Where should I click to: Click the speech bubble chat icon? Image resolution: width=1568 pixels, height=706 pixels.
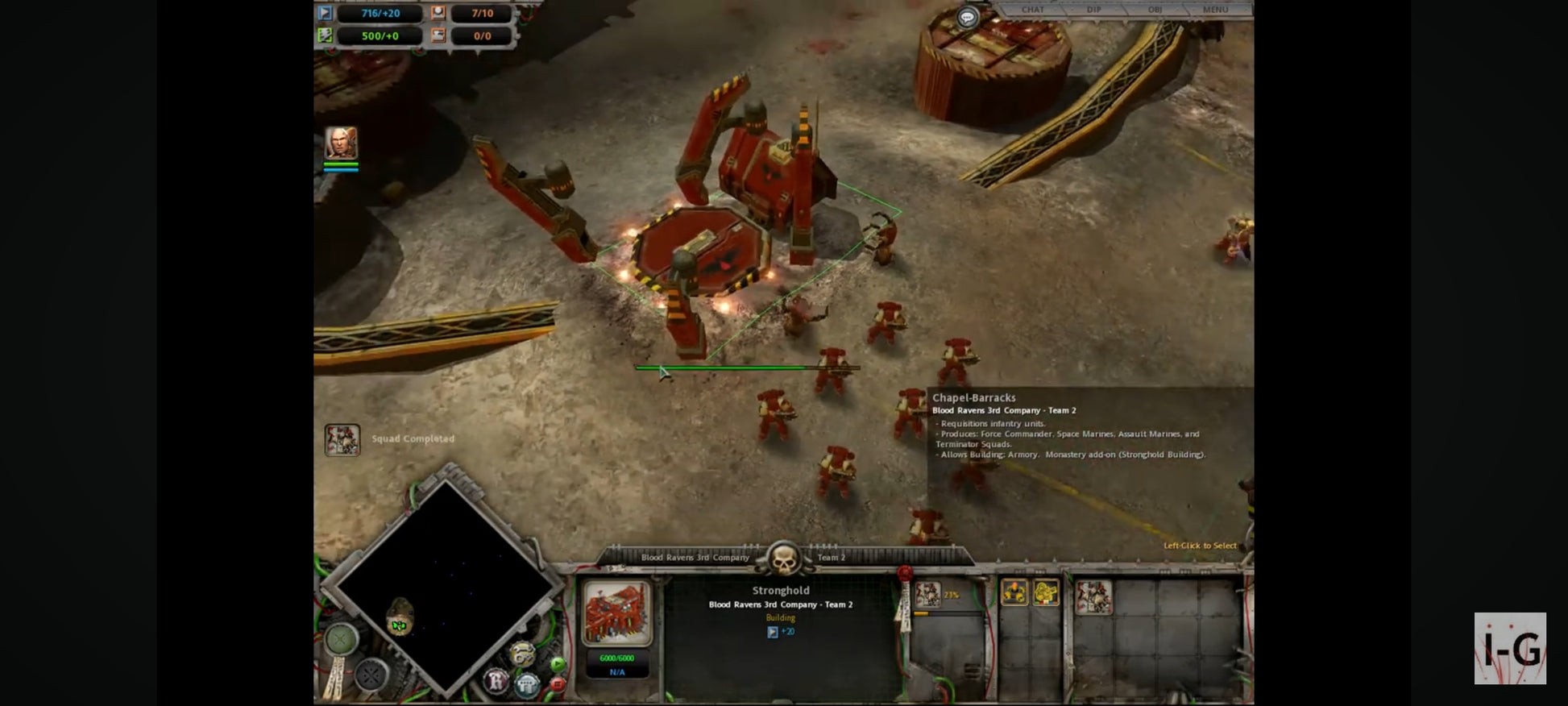(x=967, y=17)
